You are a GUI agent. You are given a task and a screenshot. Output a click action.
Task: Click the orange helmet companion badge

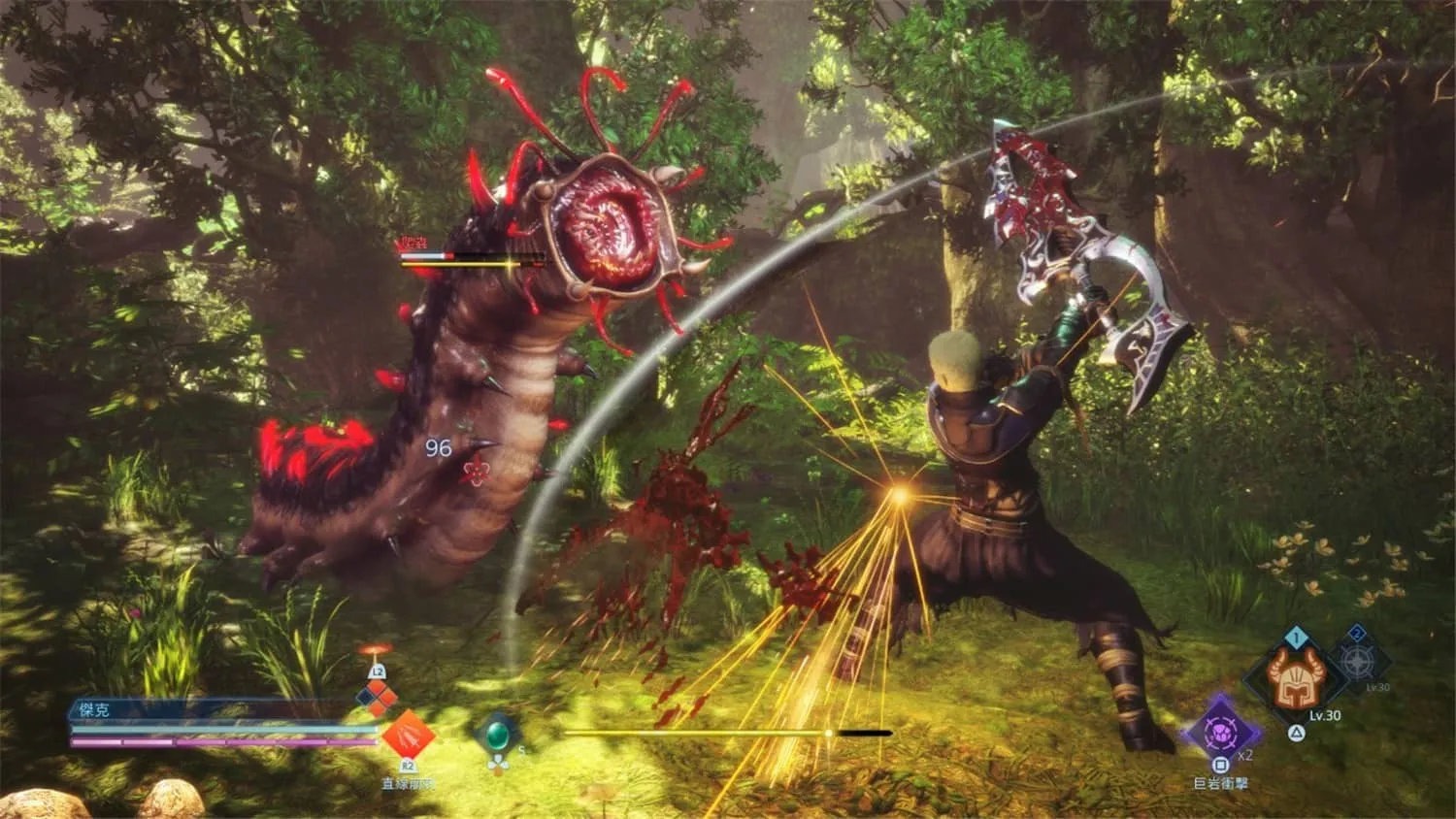(x=1295, y=681)
